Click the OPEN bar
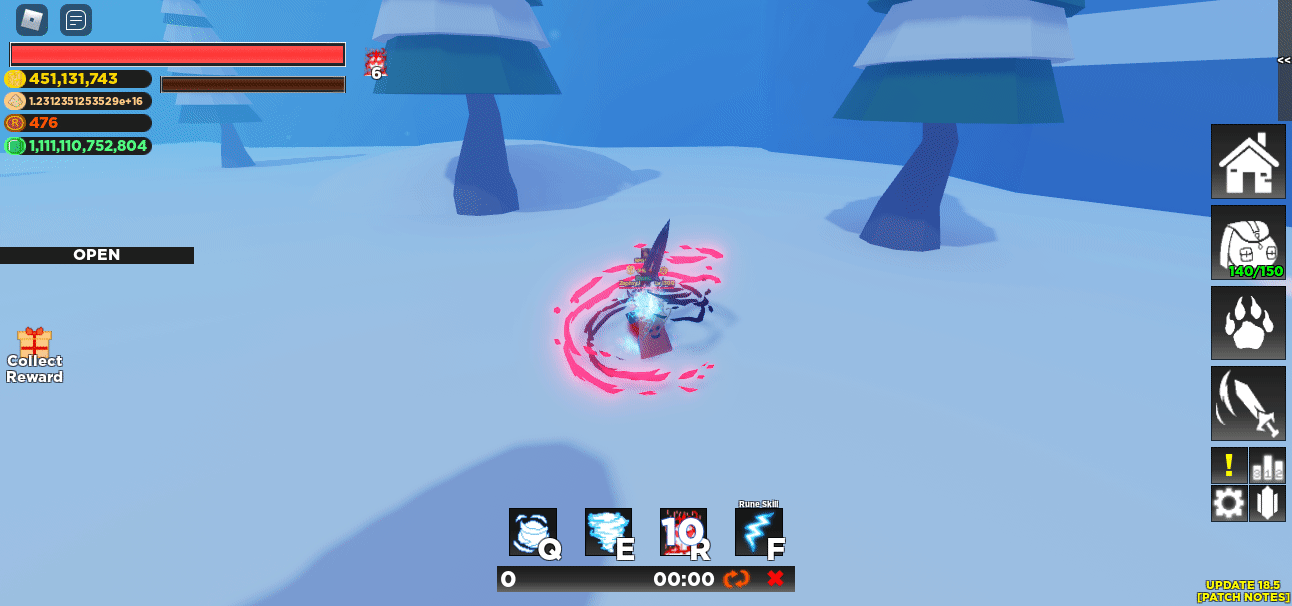The height and width of the screenshot is (606, 1292). click(x=97, y=255)
